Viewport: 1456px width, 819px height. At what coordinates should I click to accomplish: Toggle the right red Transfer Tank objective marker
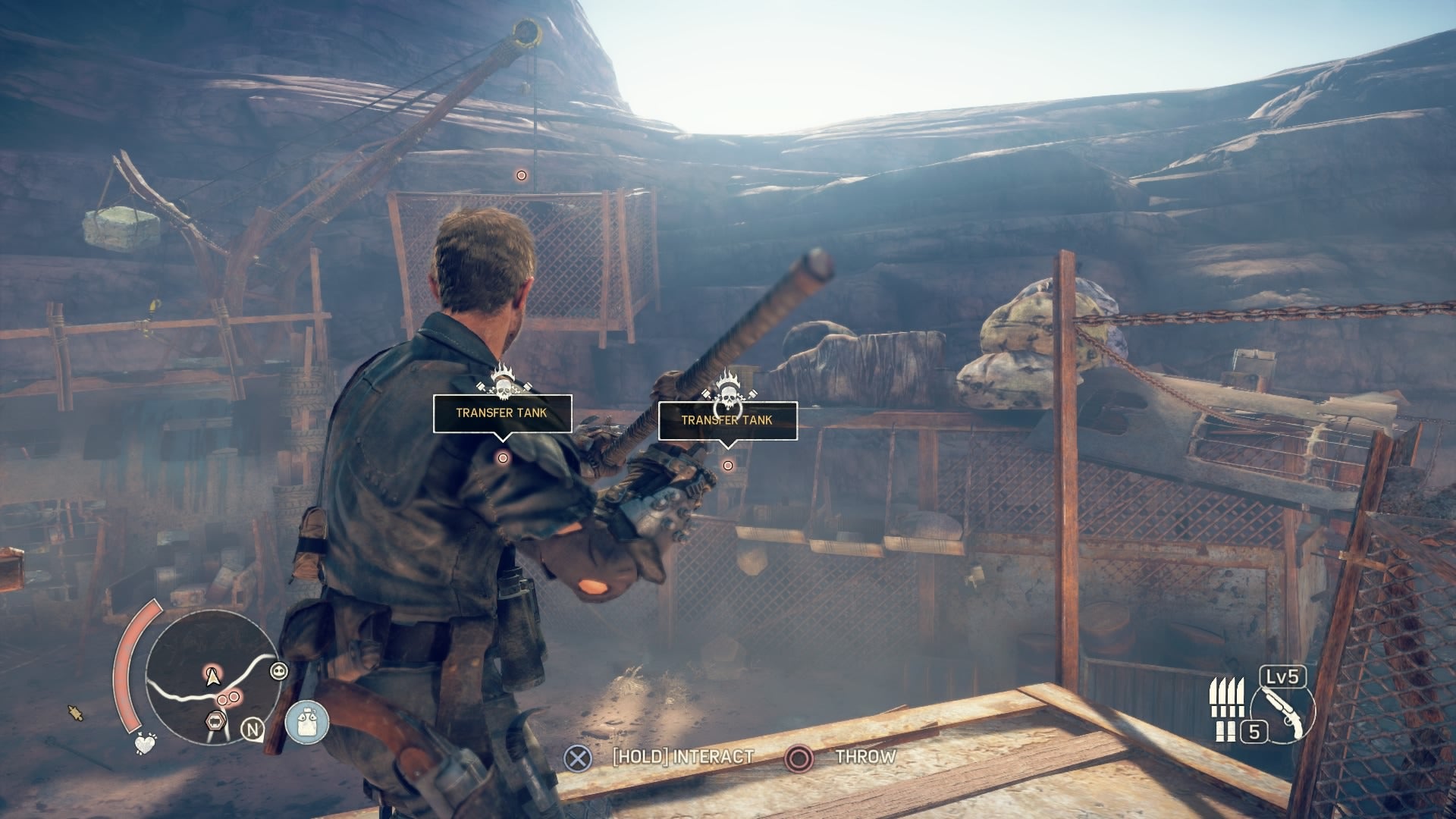(x=727, y=464)
